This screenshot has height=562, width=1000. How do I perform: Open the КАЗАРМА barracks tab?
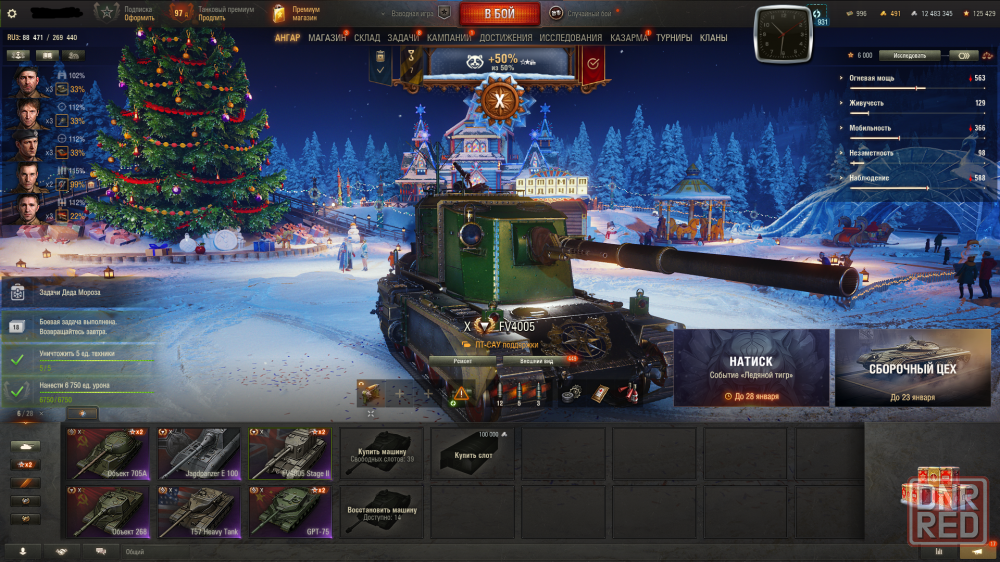(629, 38)
